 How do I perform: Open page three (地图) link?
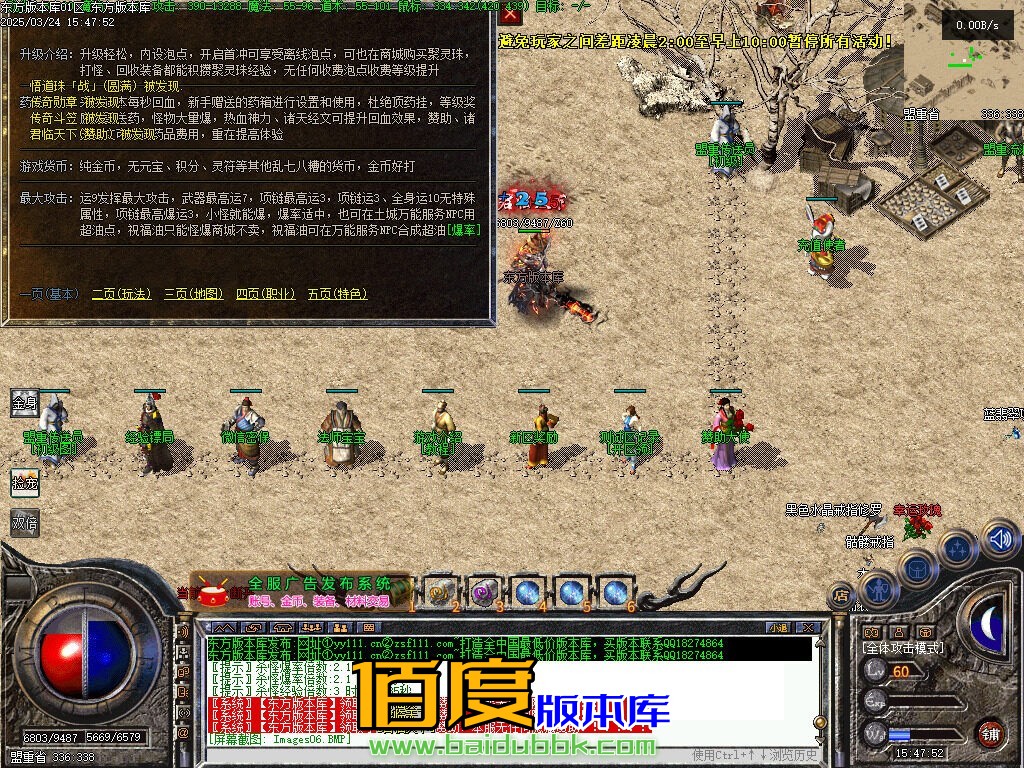click(x=193, y=294)
